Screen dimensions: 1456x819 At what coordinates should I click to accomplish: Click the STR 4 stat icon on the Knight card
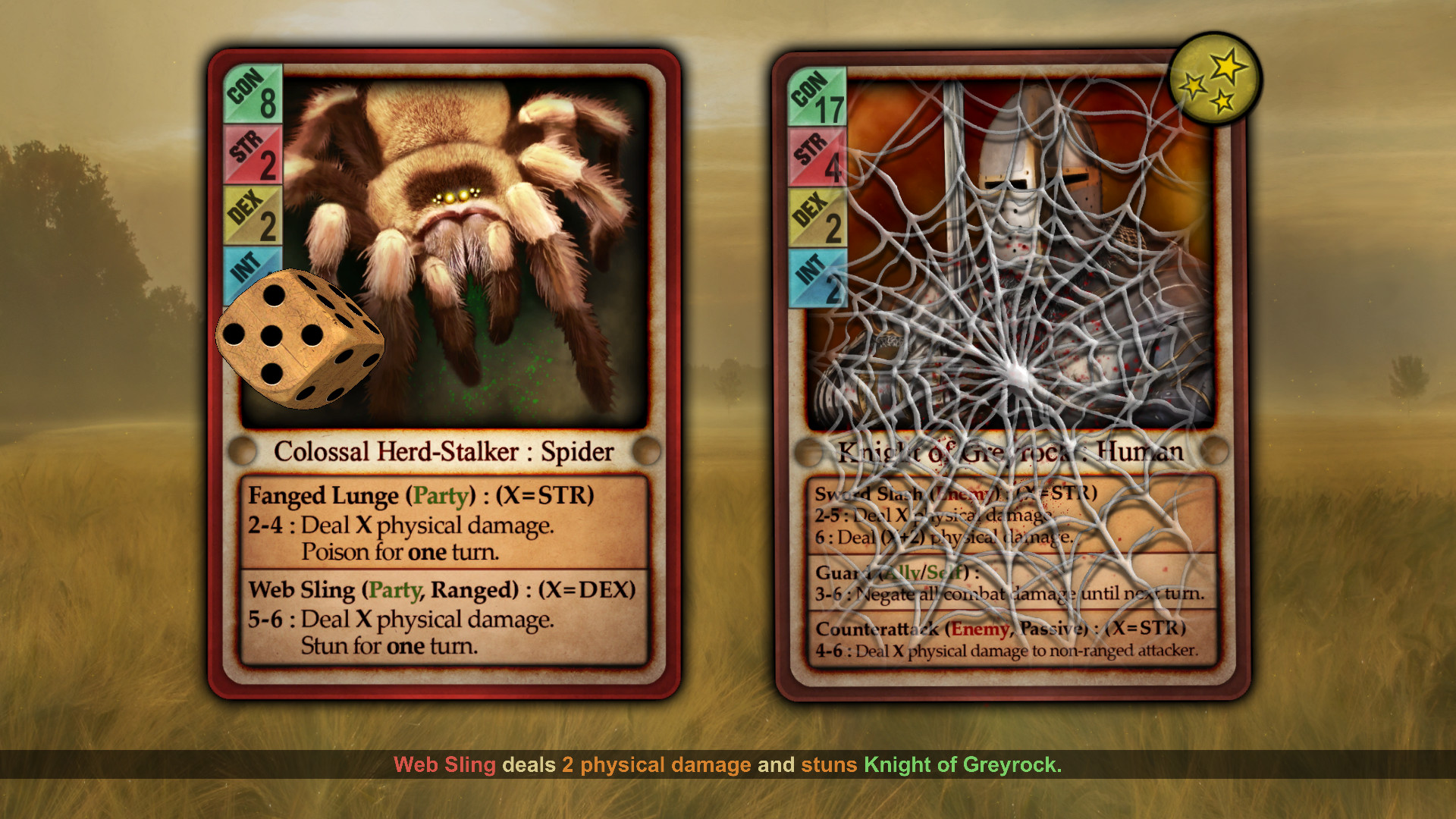tap(819, 157)
